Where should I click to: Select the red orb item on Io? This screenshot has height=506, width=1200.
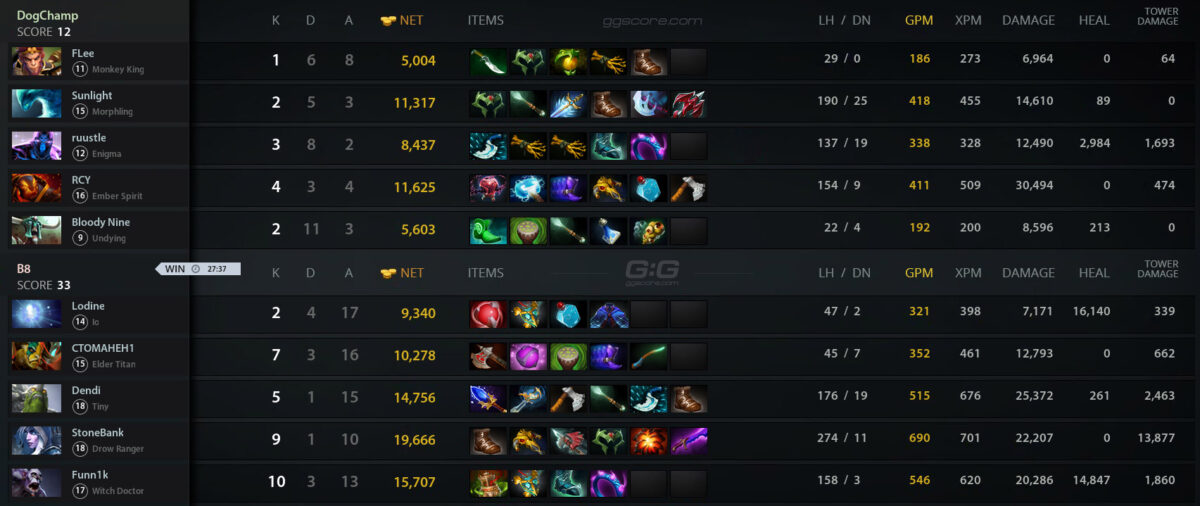(x=488, y=315)
